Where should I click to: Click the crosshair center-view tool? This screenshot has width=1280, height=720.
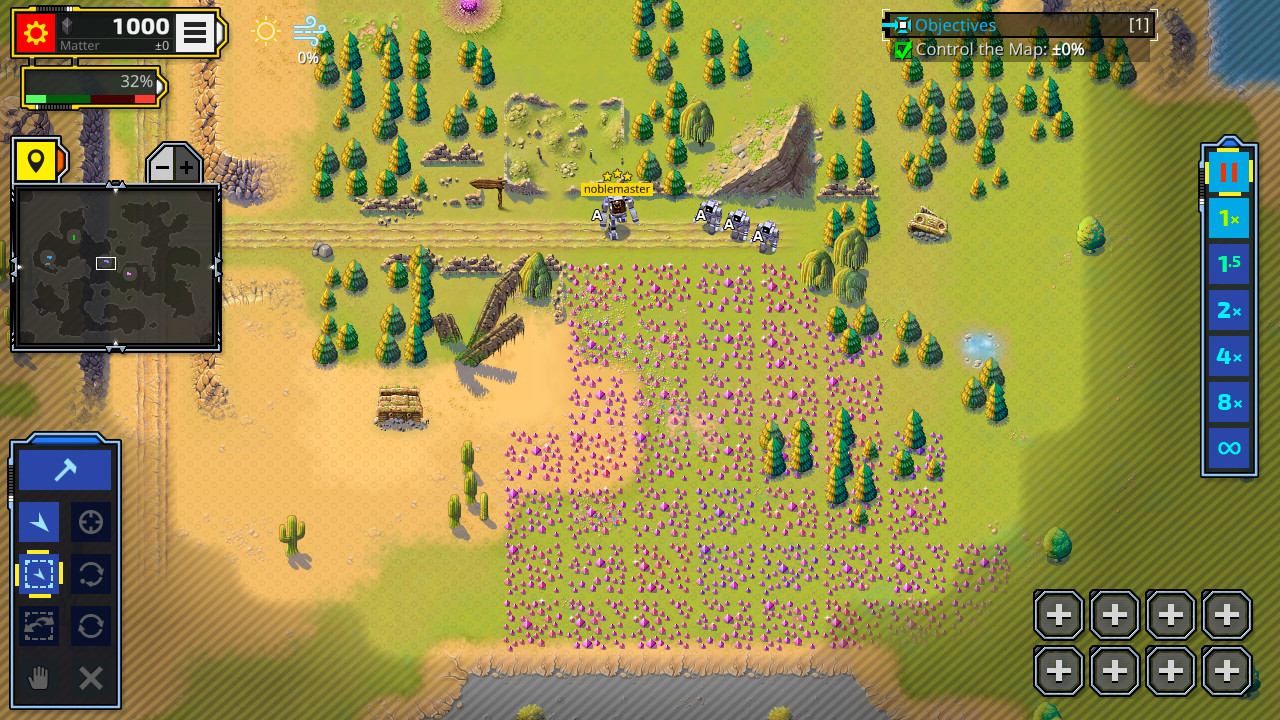pyautogui.click(x=90, y=521)
